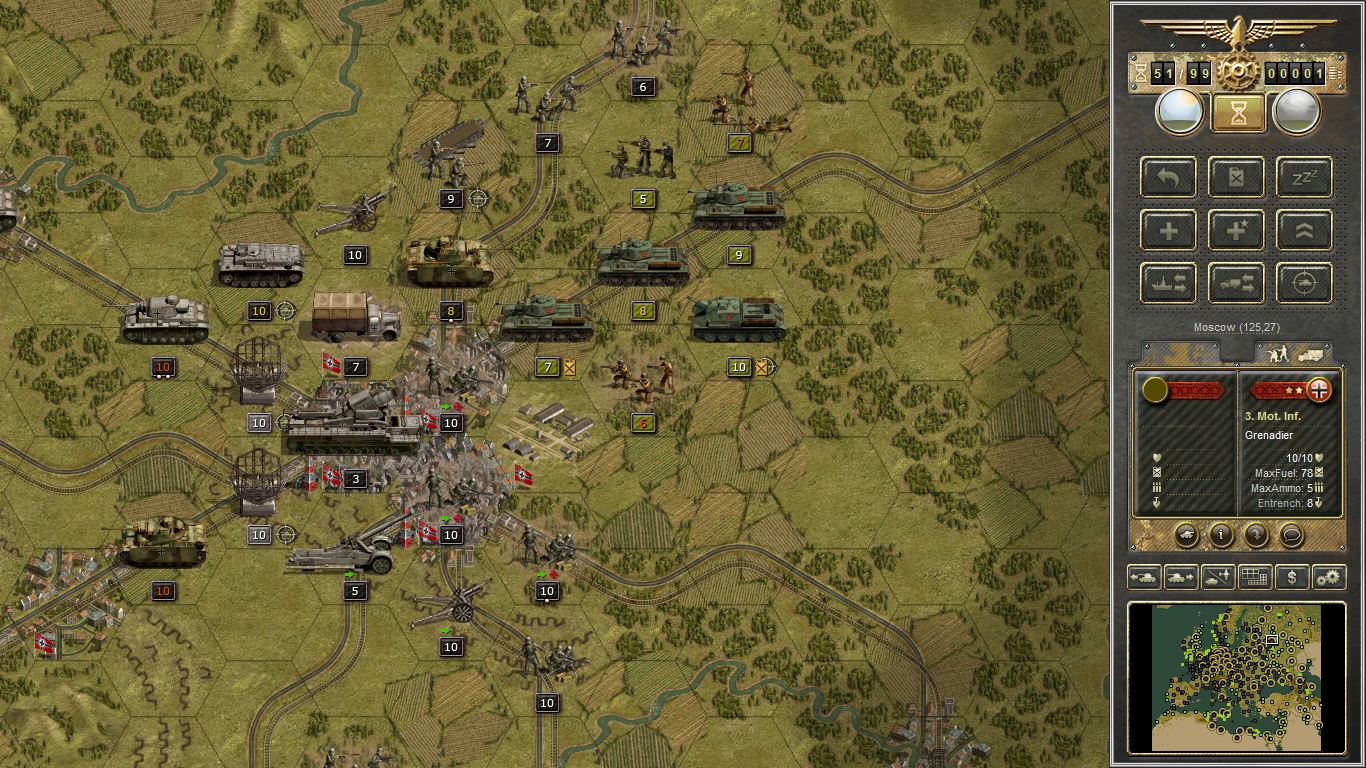The image size is (1366, 768).
Task: Open the strategic map overview
Action: tap(1254, 577)
